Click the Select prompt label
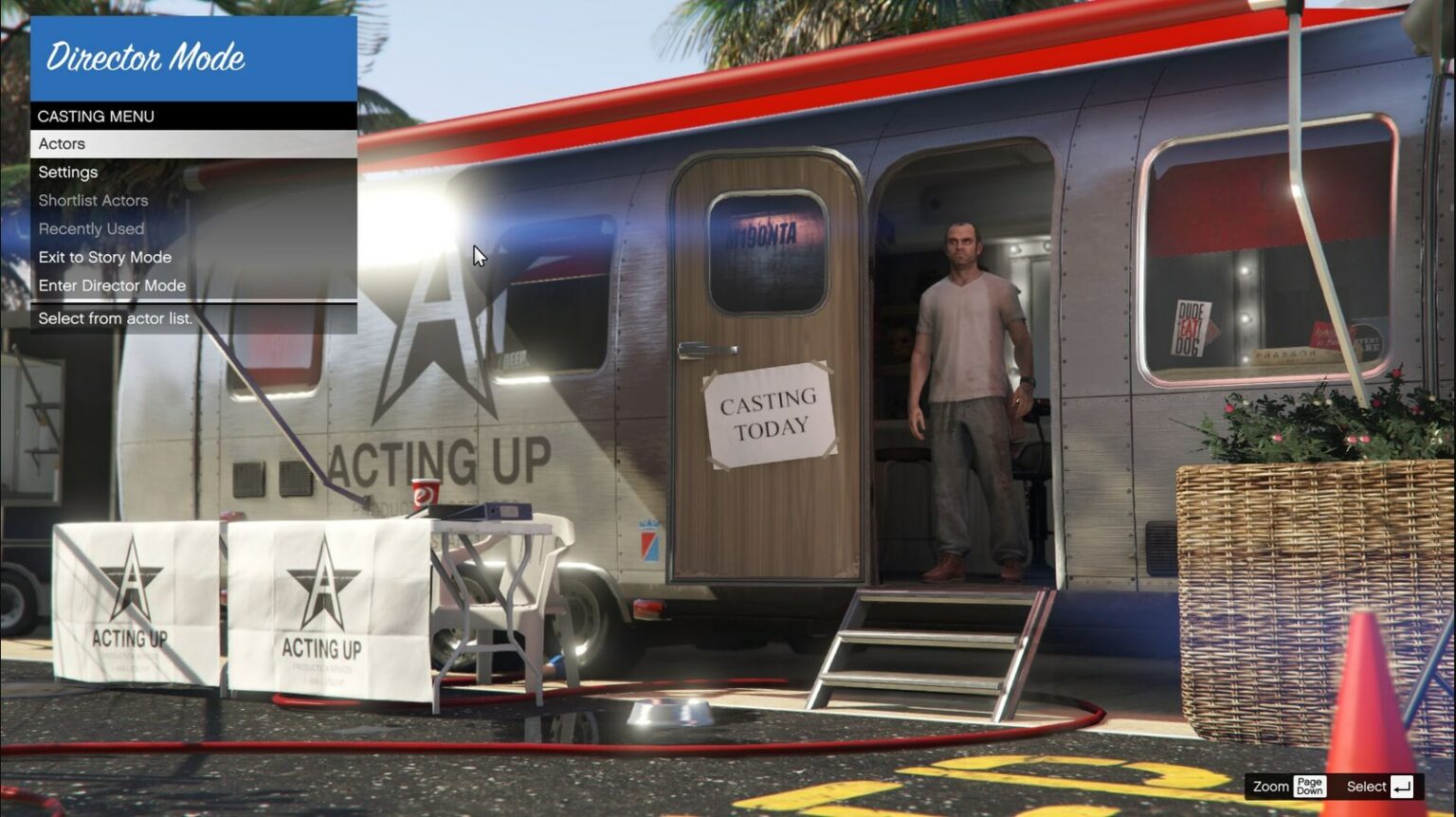The height and width of the screenshot is (817, 1456). click(x=1366, y=786)
